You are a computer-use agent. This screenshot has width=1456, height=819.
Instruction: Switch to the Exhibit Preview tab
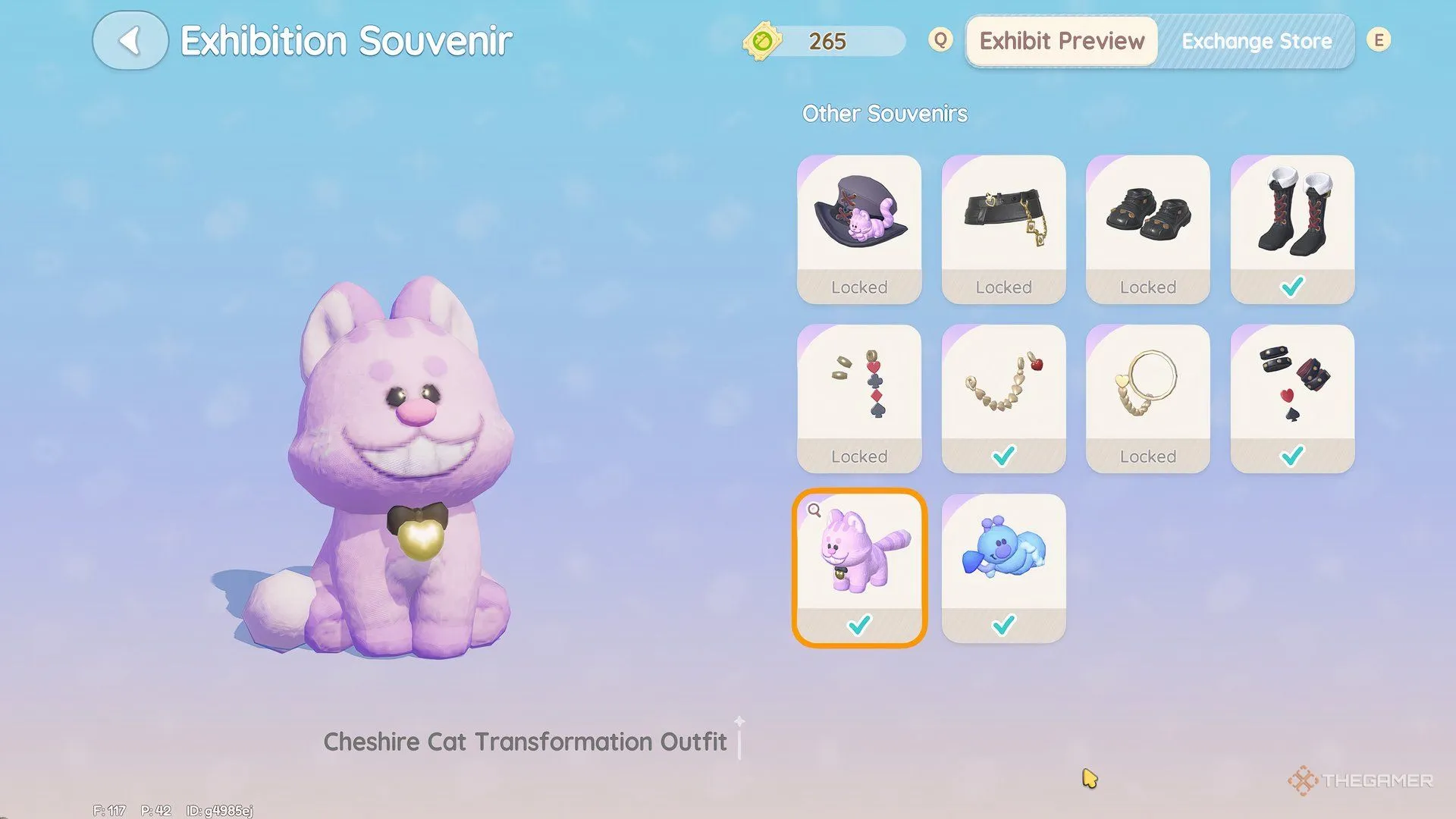point(1062,41)
